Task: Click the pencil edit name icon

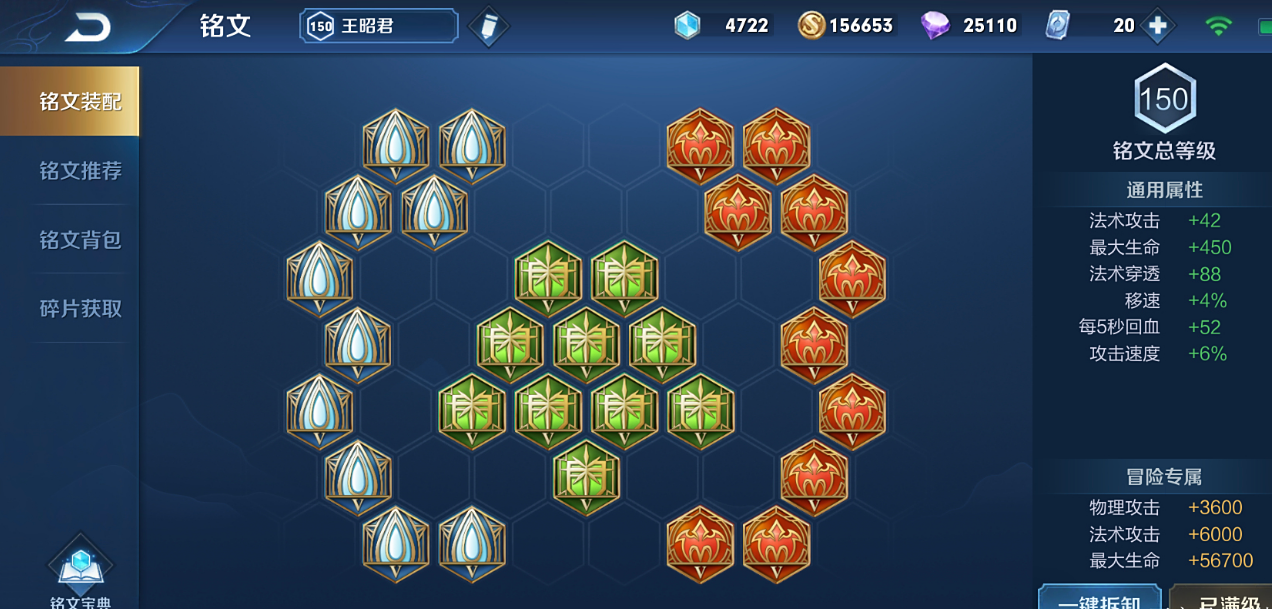Action: (x=488, y=27)
